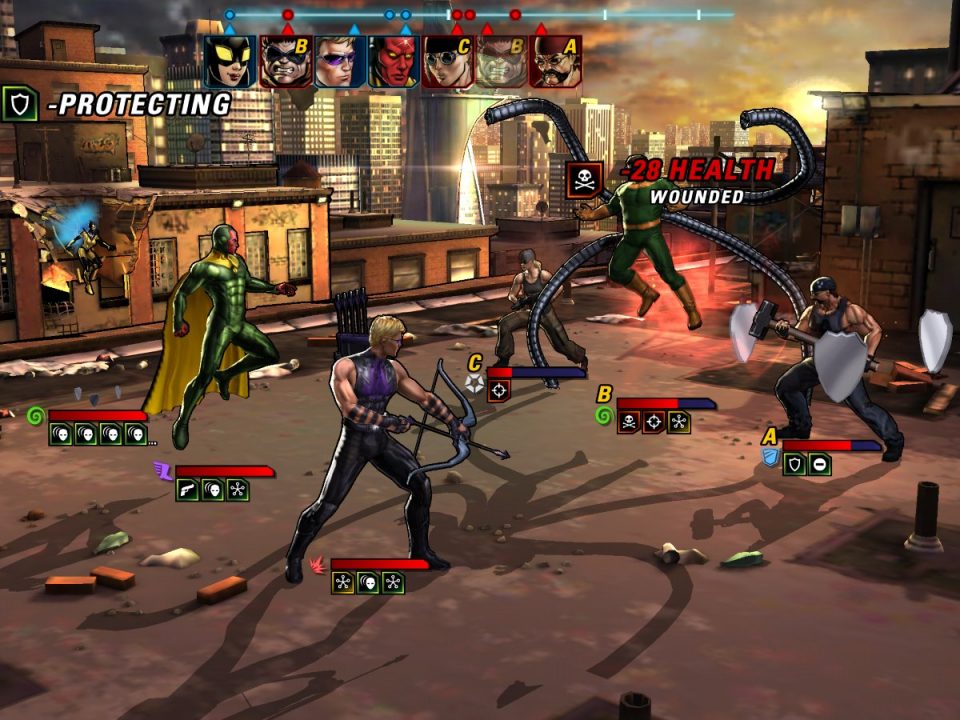Inspect the shield status icon under enemy A
Viewport: 960px width, 720px height.
[x=795, y=464]
